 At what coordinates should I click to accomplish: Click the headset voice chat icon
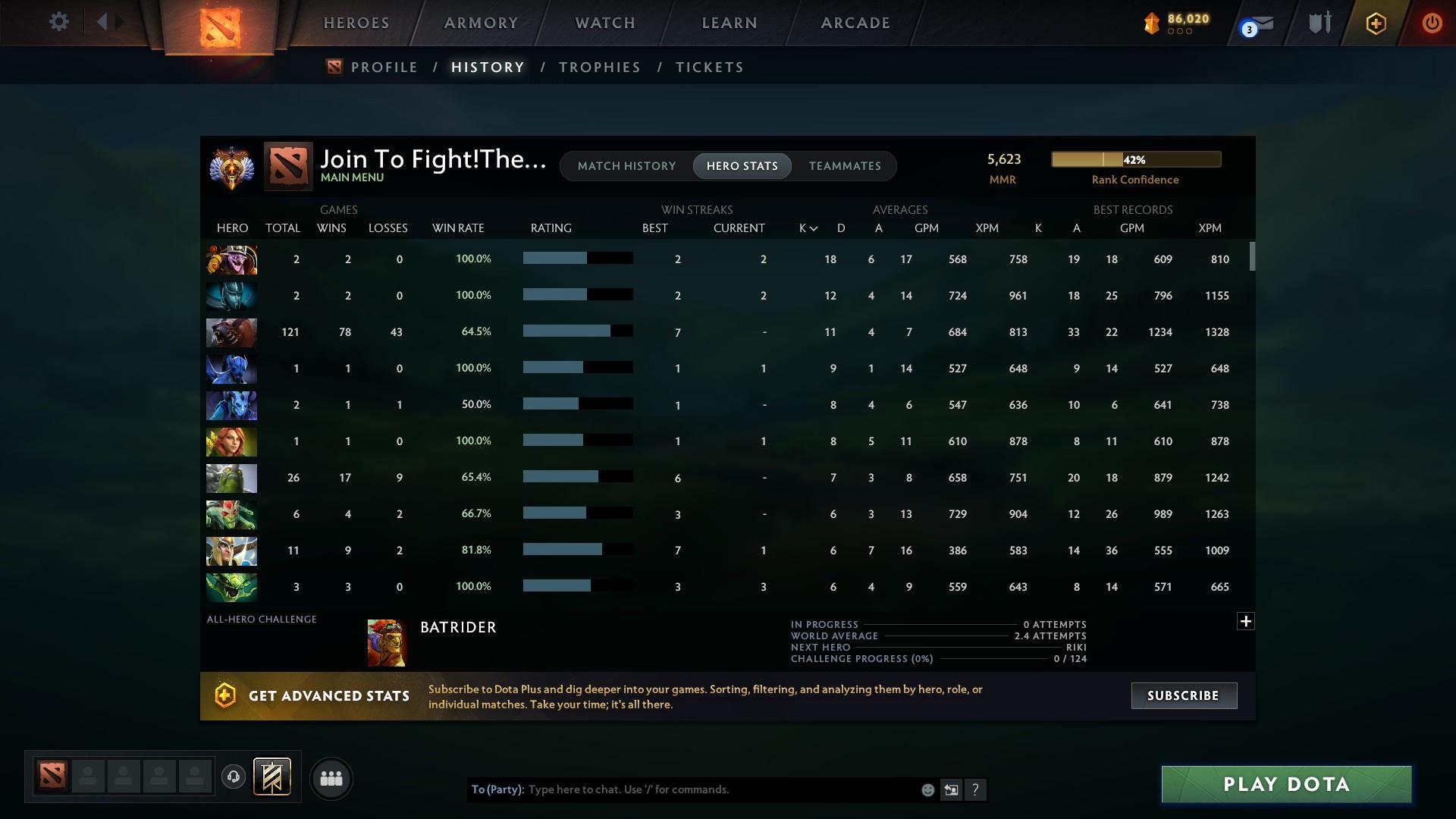(234, 778)
